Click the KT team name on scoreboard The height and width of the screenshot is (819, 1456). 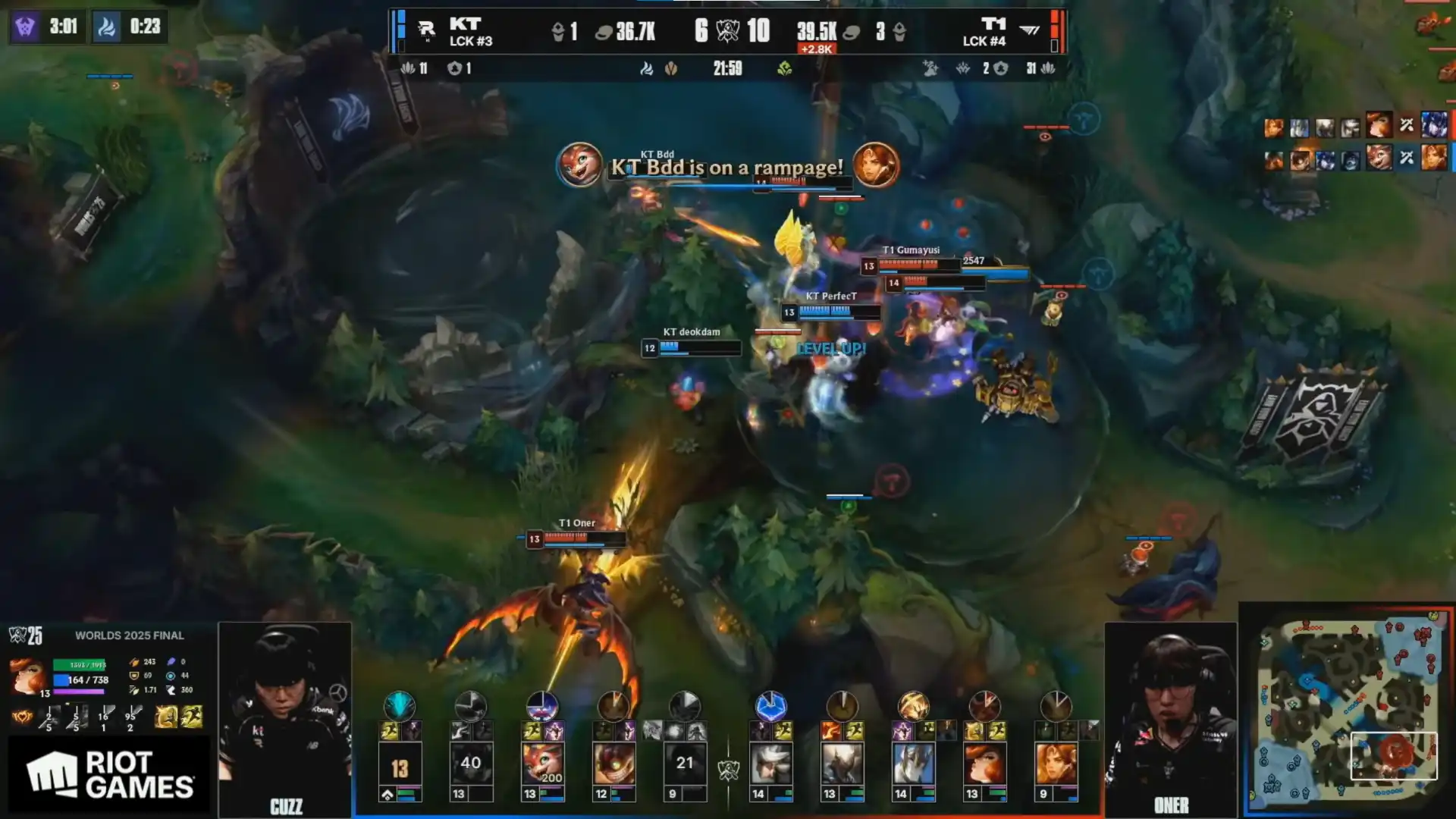(x=465, y=24)
